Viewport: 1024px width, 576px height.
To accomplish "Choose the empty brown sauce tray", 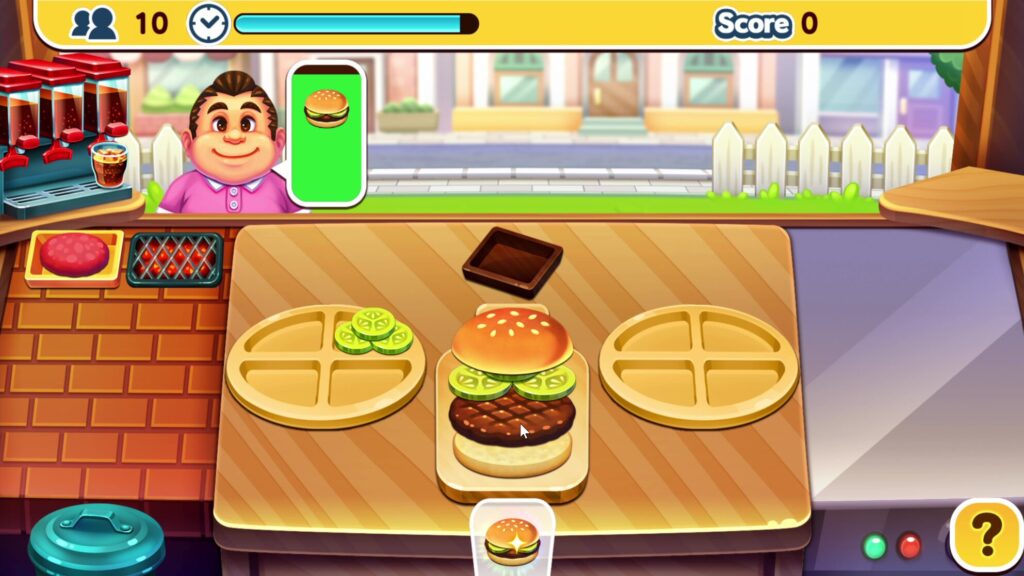I will point(512,262).
